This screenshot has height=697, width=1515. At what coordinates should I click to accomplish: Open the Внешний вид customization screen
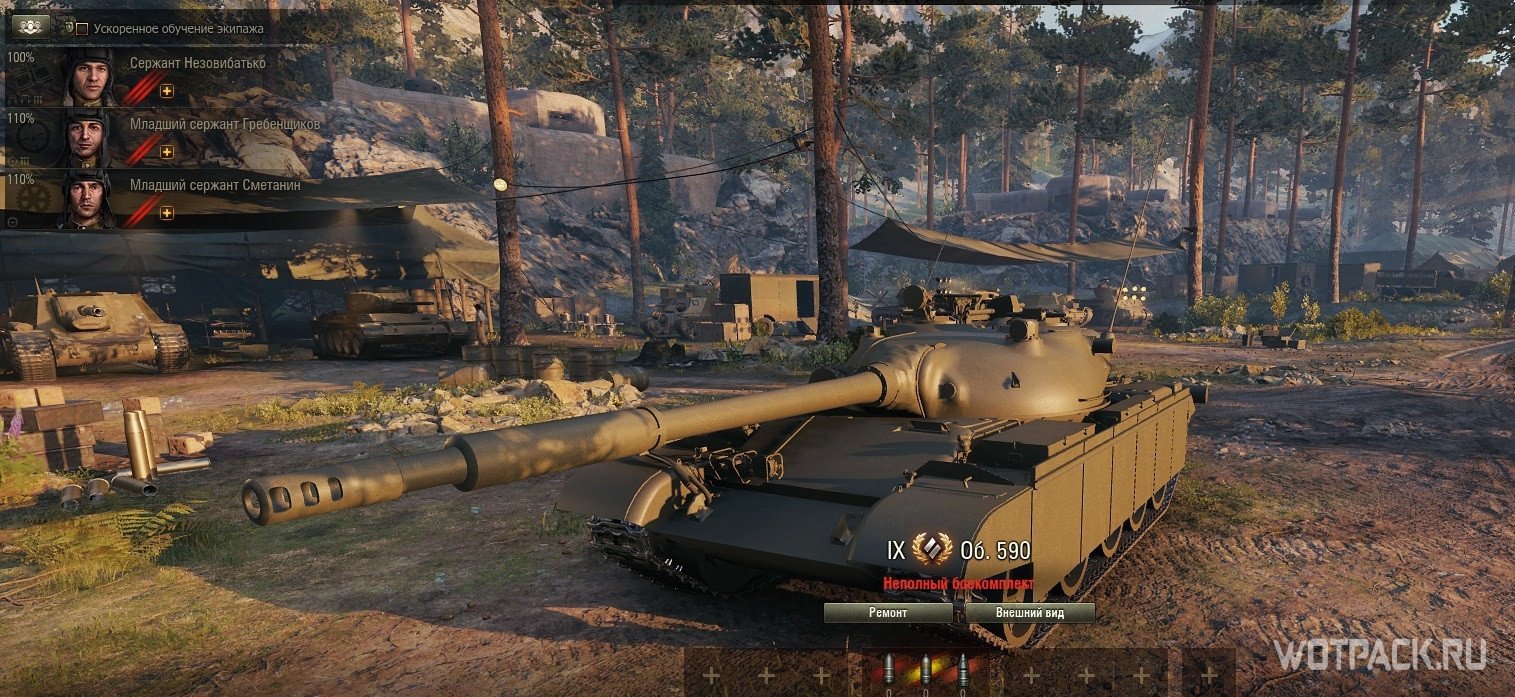click(x=1030, y=612)
